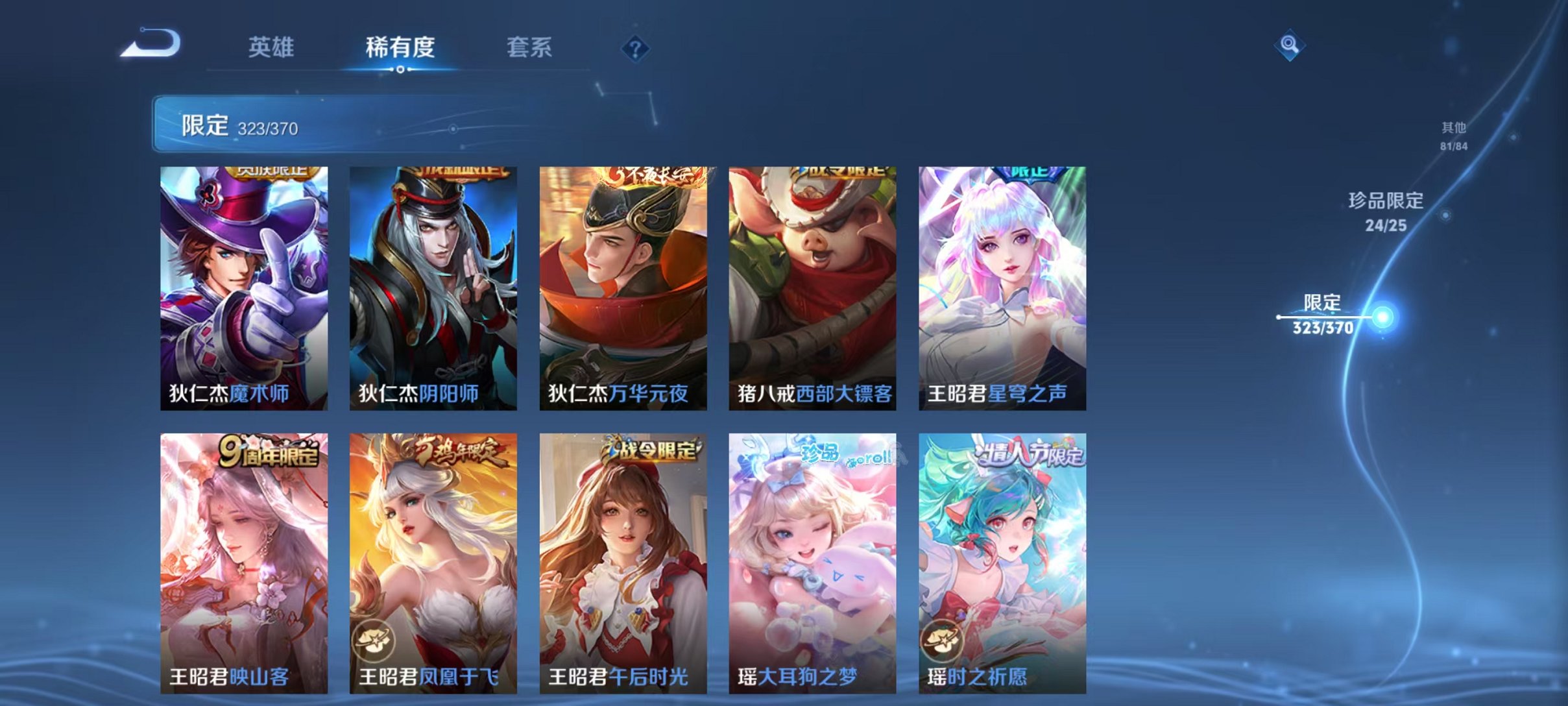Switch to the 套系 tab
Screen dimensions: 1568x706
[x=529, y=47]
